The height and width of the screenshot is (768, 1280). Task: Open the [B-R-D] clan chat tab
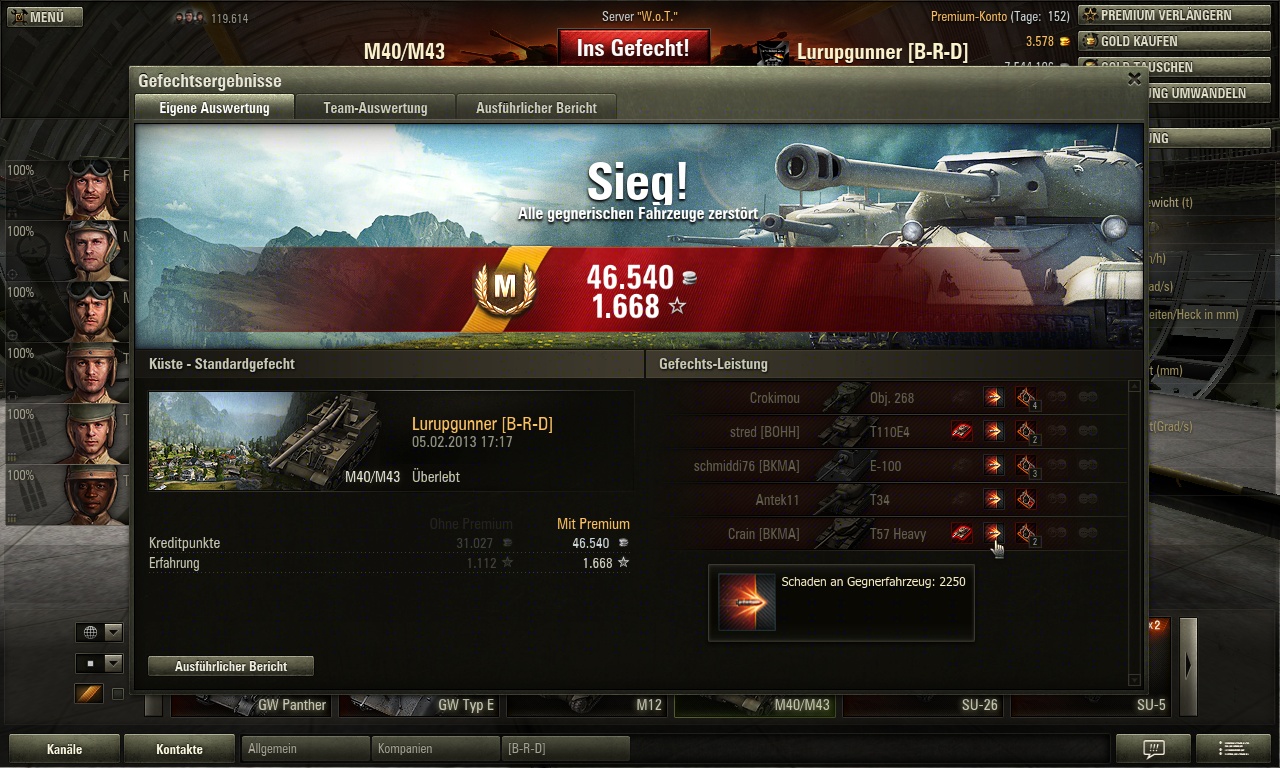(x=565, y=749)
